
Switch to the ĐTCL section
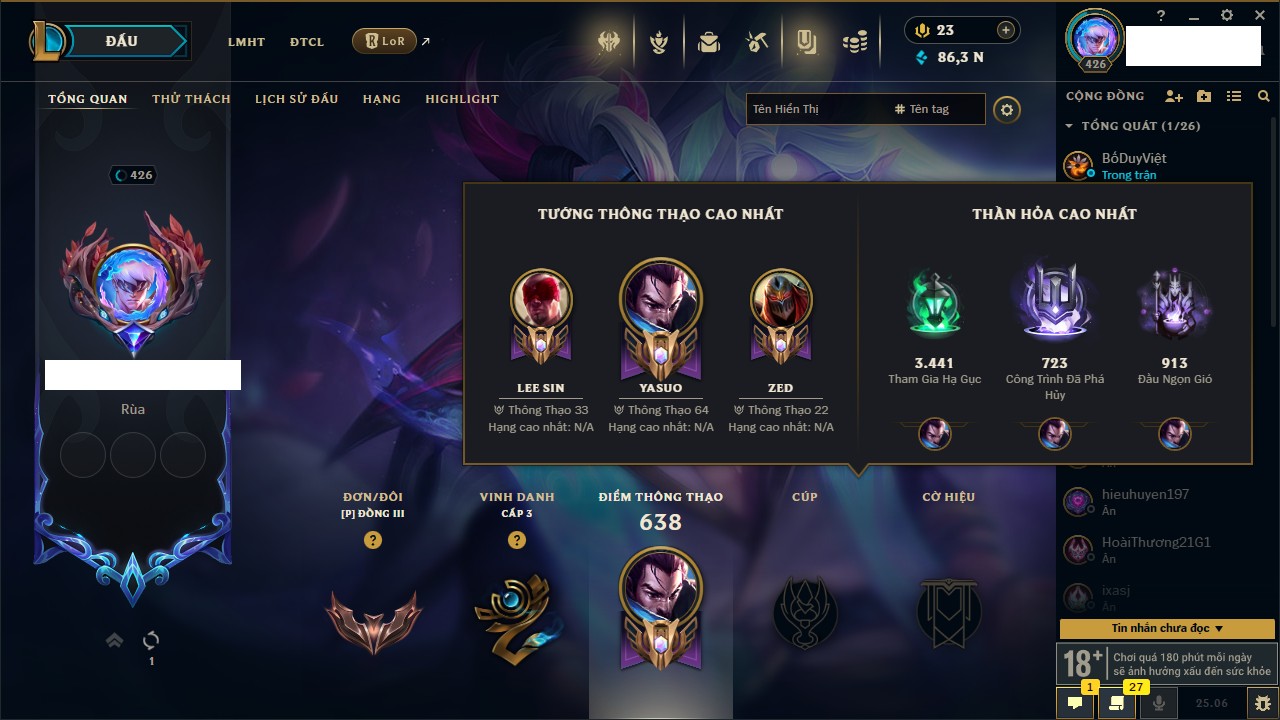coord(307,42)
